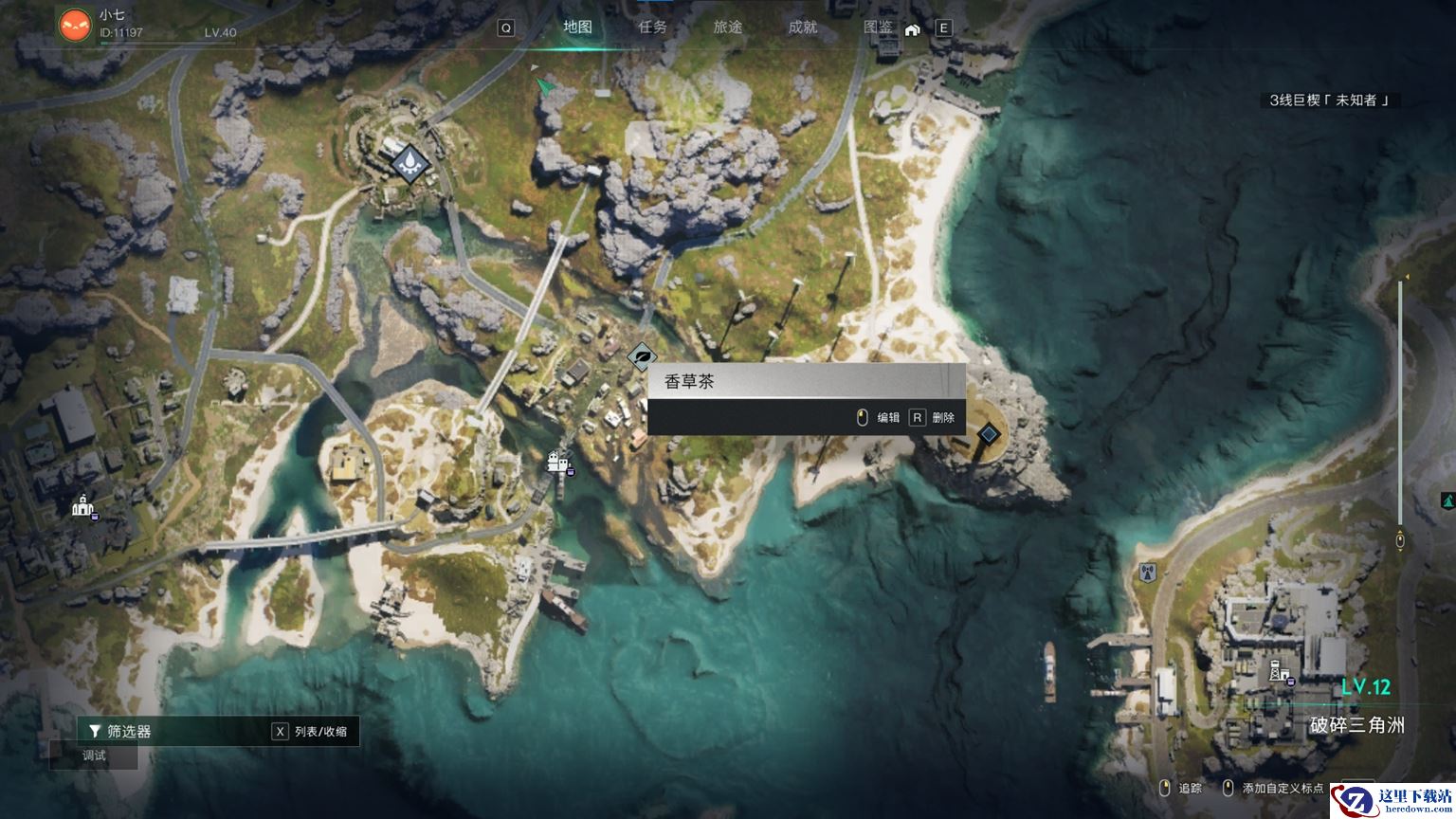Open the 小七 player avatar profile
Viewport: 1456px width, 819px height.
coord(75,25)
